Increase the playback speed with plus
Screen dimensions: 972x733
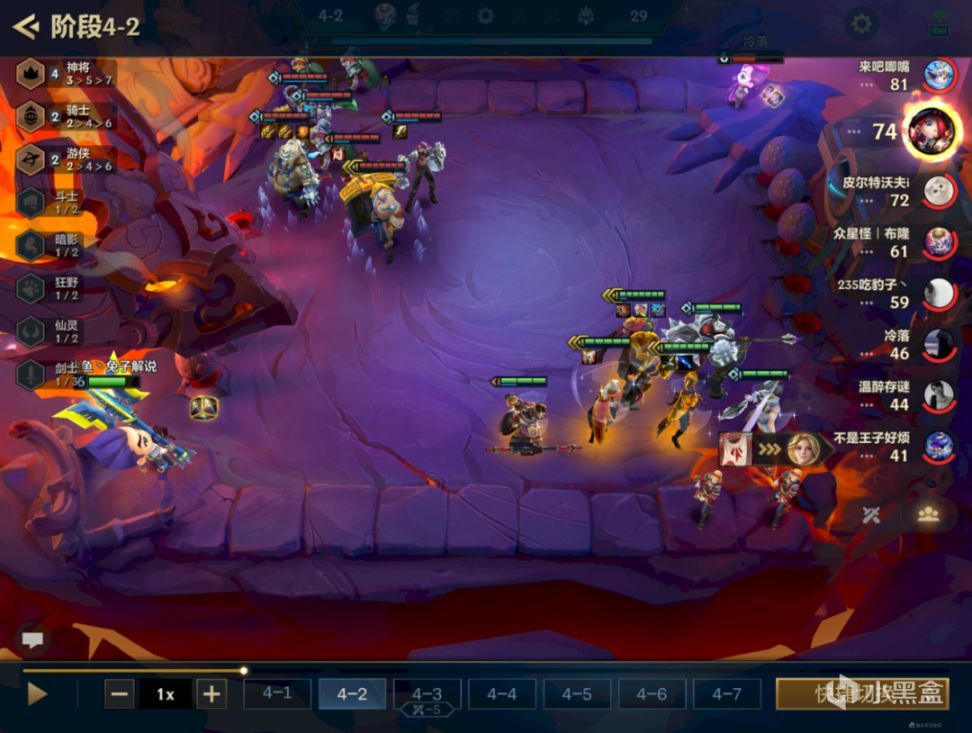(211, 693)
